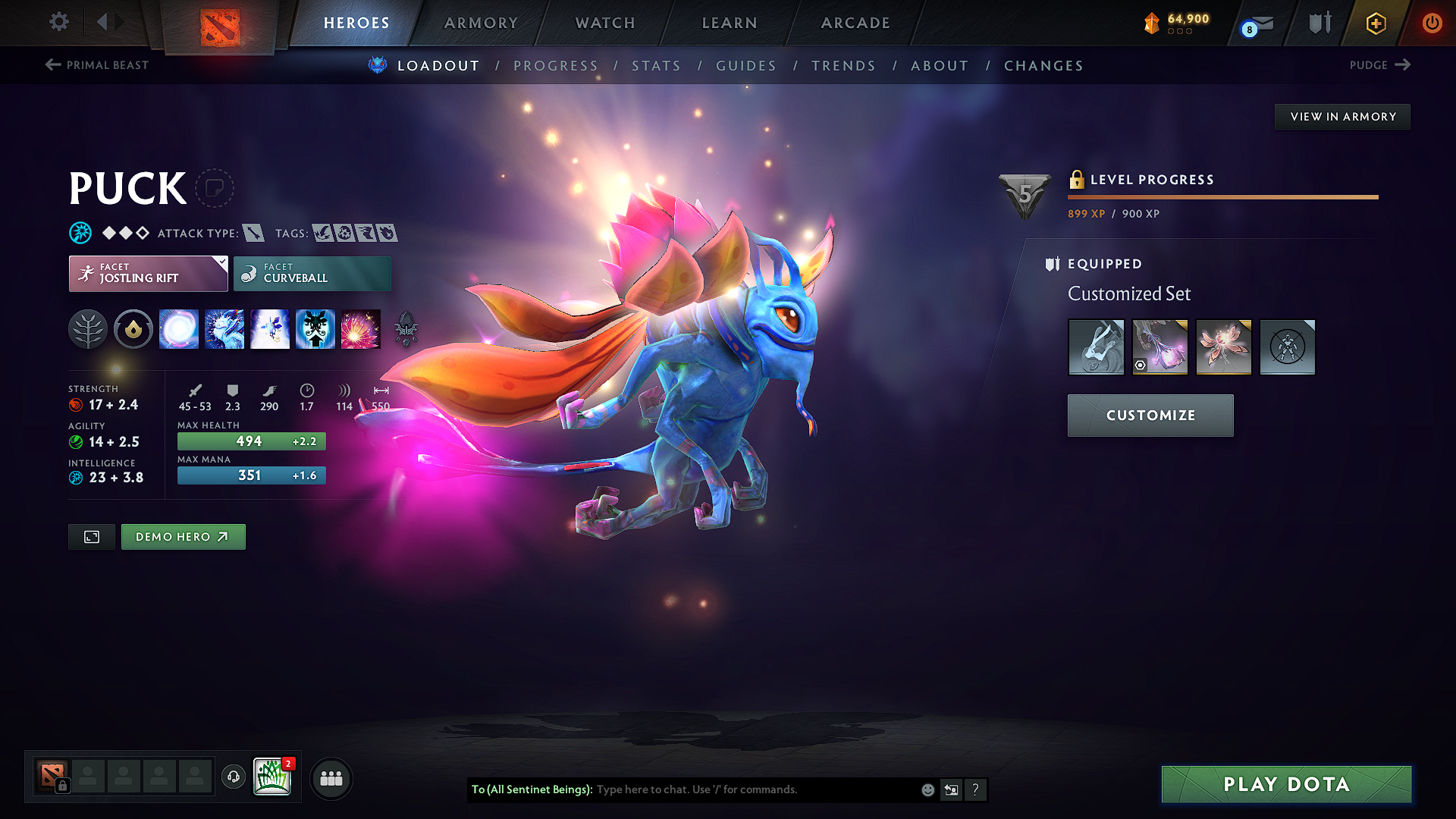Click the Level Progress XP bar

coord(1221,196)
